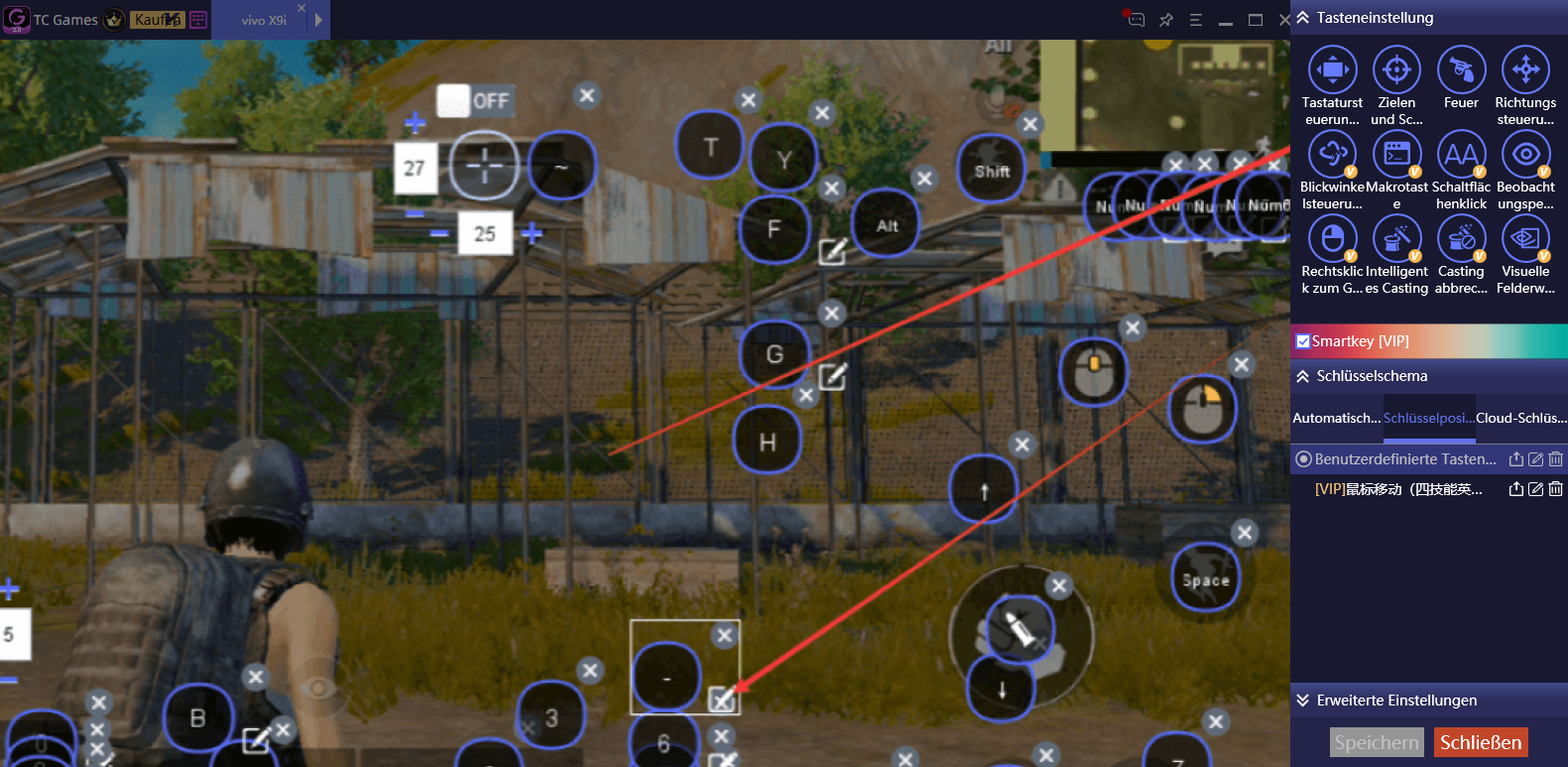Choose the Intelligentes Casting tool
This screenshot has width=1568, height=767.
coord(1396,240)
